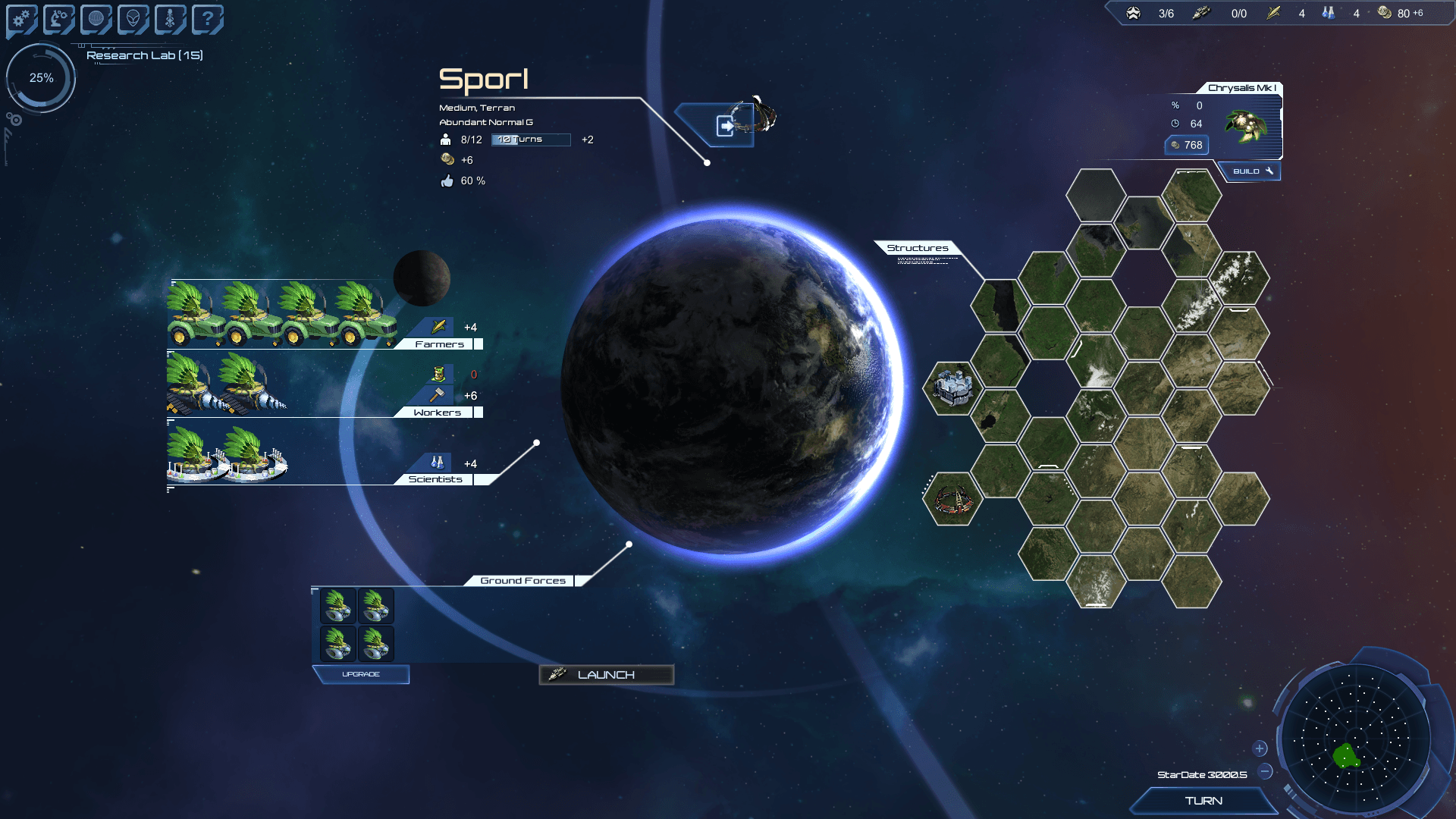Launch ground forces with LAUNCH button
This screenshot has height=819, width=1456.
[606, 674]
